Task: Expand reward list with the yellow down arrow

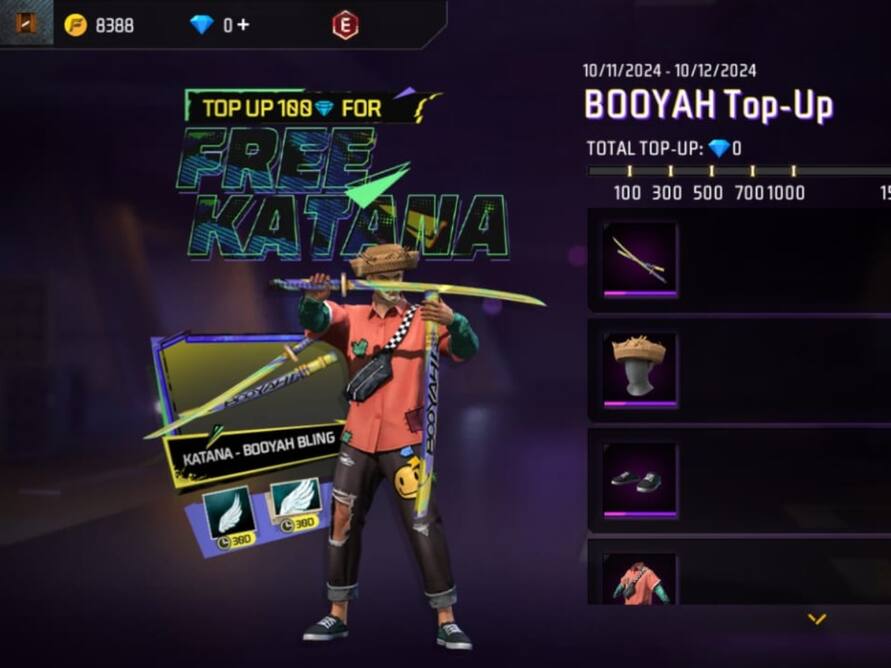Action: point(817,620)
